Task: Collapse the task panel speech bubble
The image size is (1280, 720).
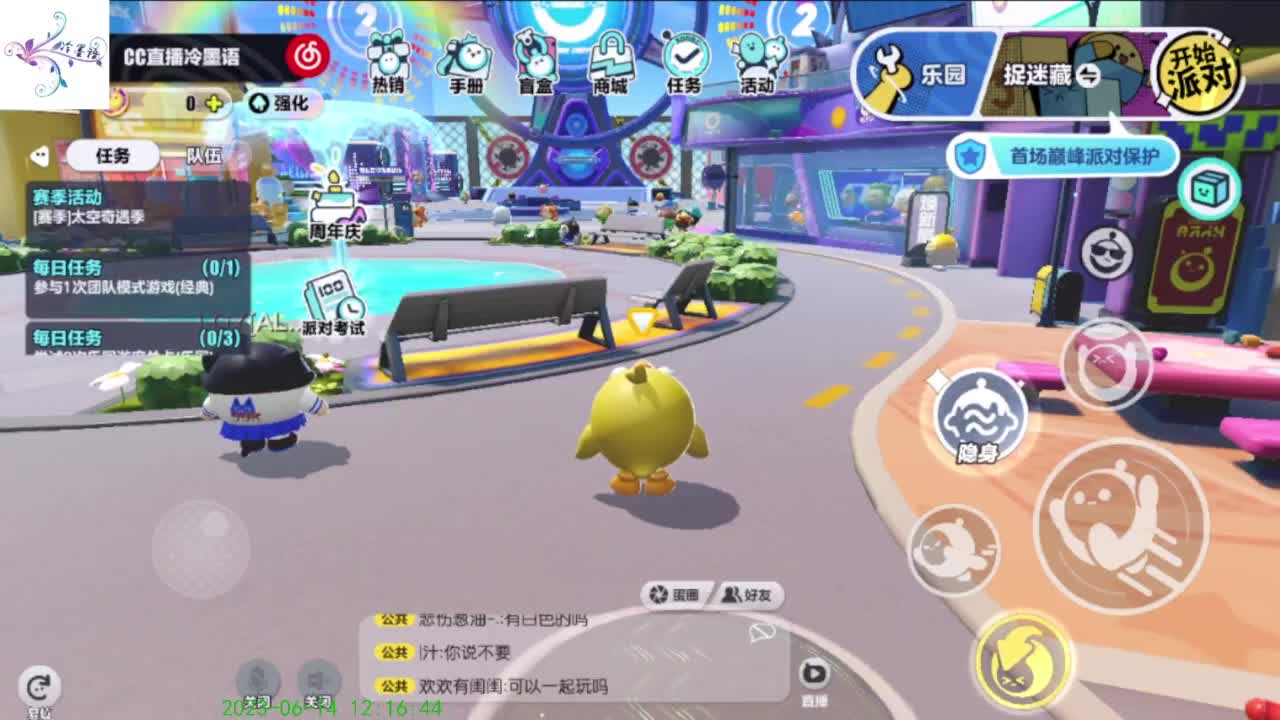Action: pyautogui.click(x=40, y=154)
